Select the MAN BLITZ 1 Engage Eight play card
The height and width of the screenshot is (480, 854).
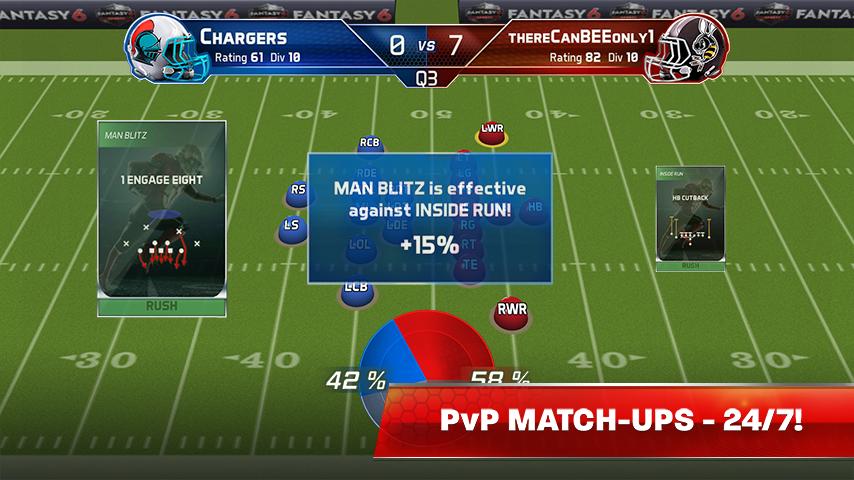(161, 218)
